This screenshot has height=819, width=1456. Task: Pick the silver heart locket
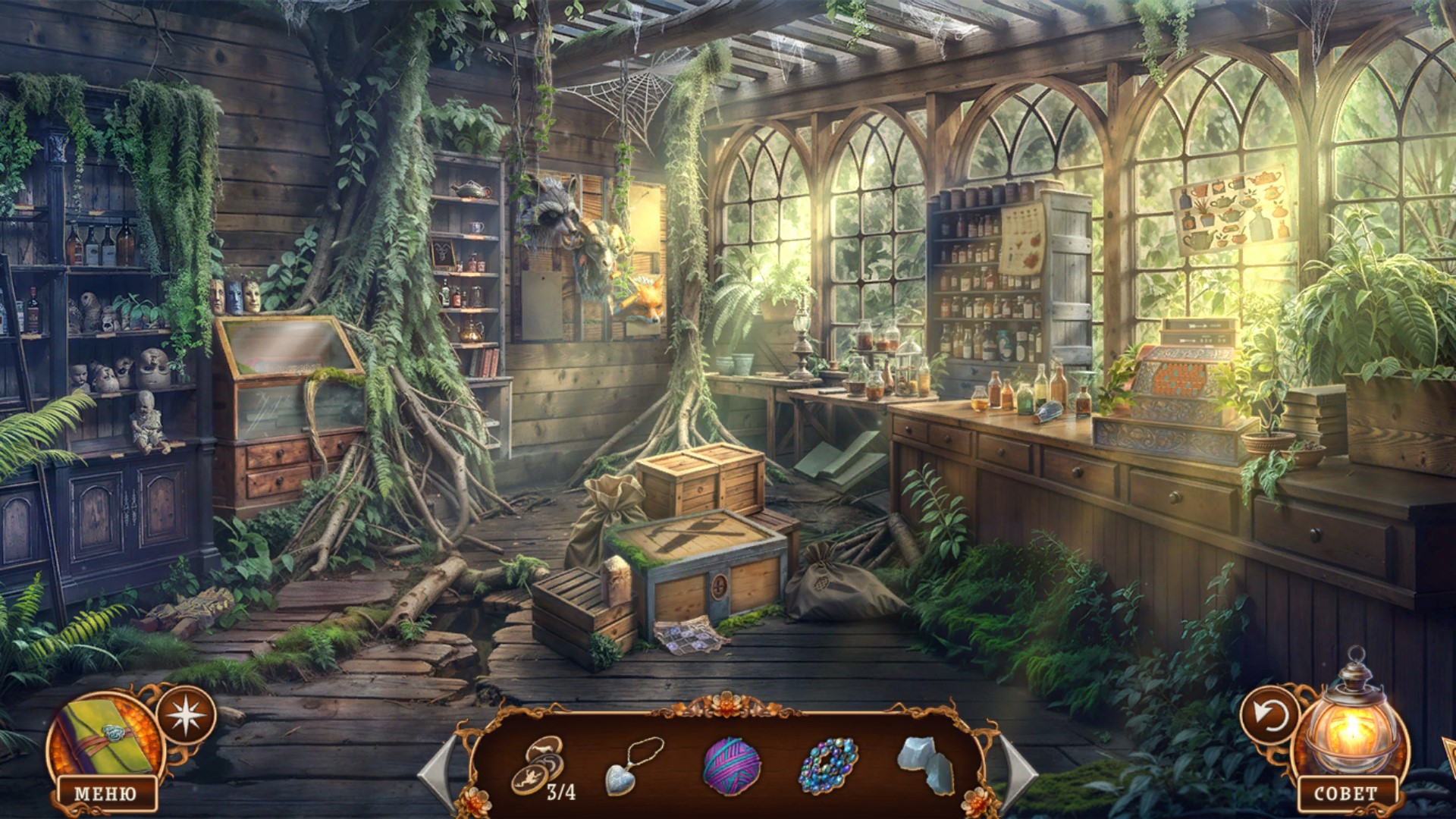[632, 766]
